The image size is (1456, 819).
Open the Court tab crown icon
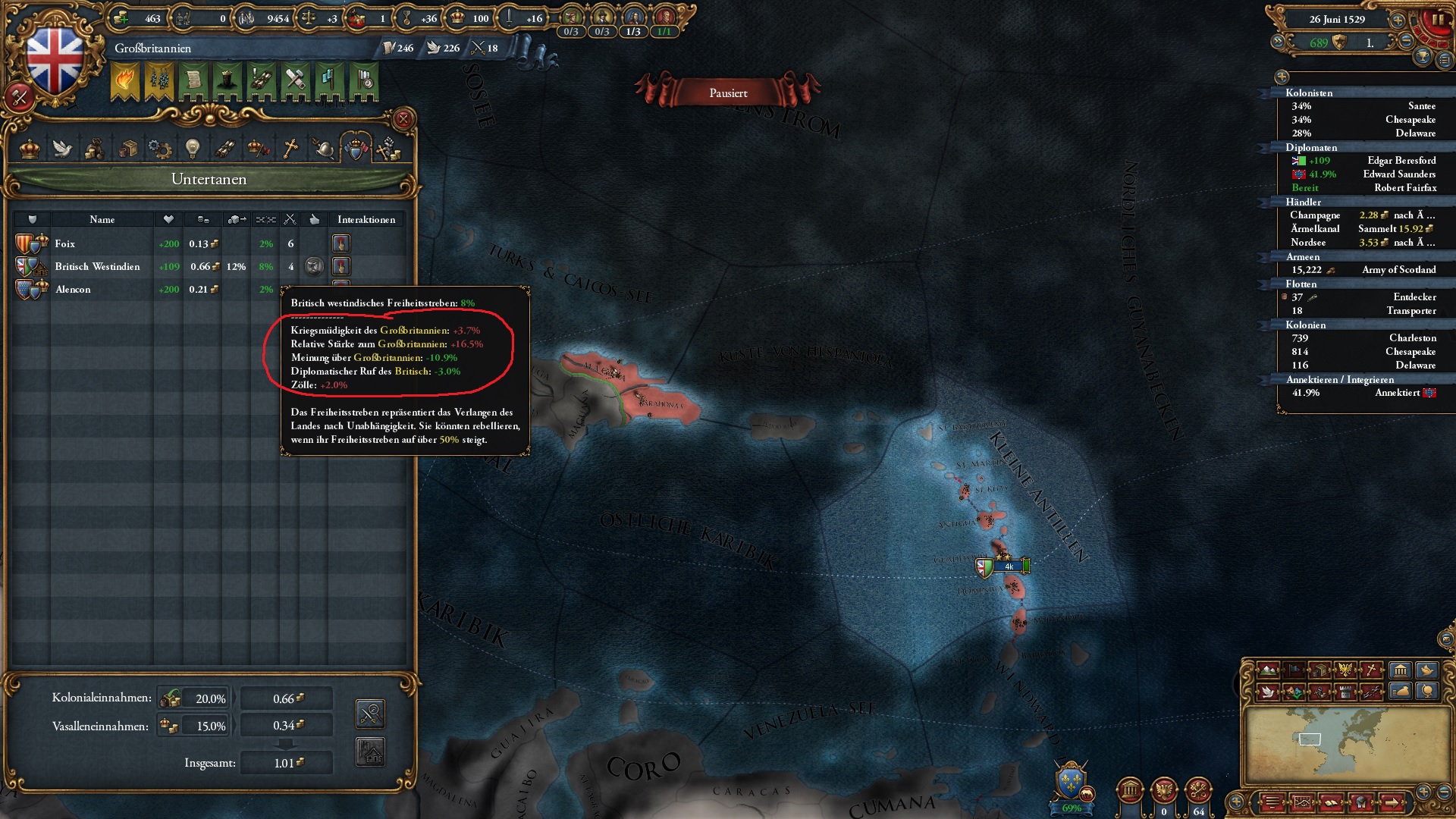(x=29, y=149)
